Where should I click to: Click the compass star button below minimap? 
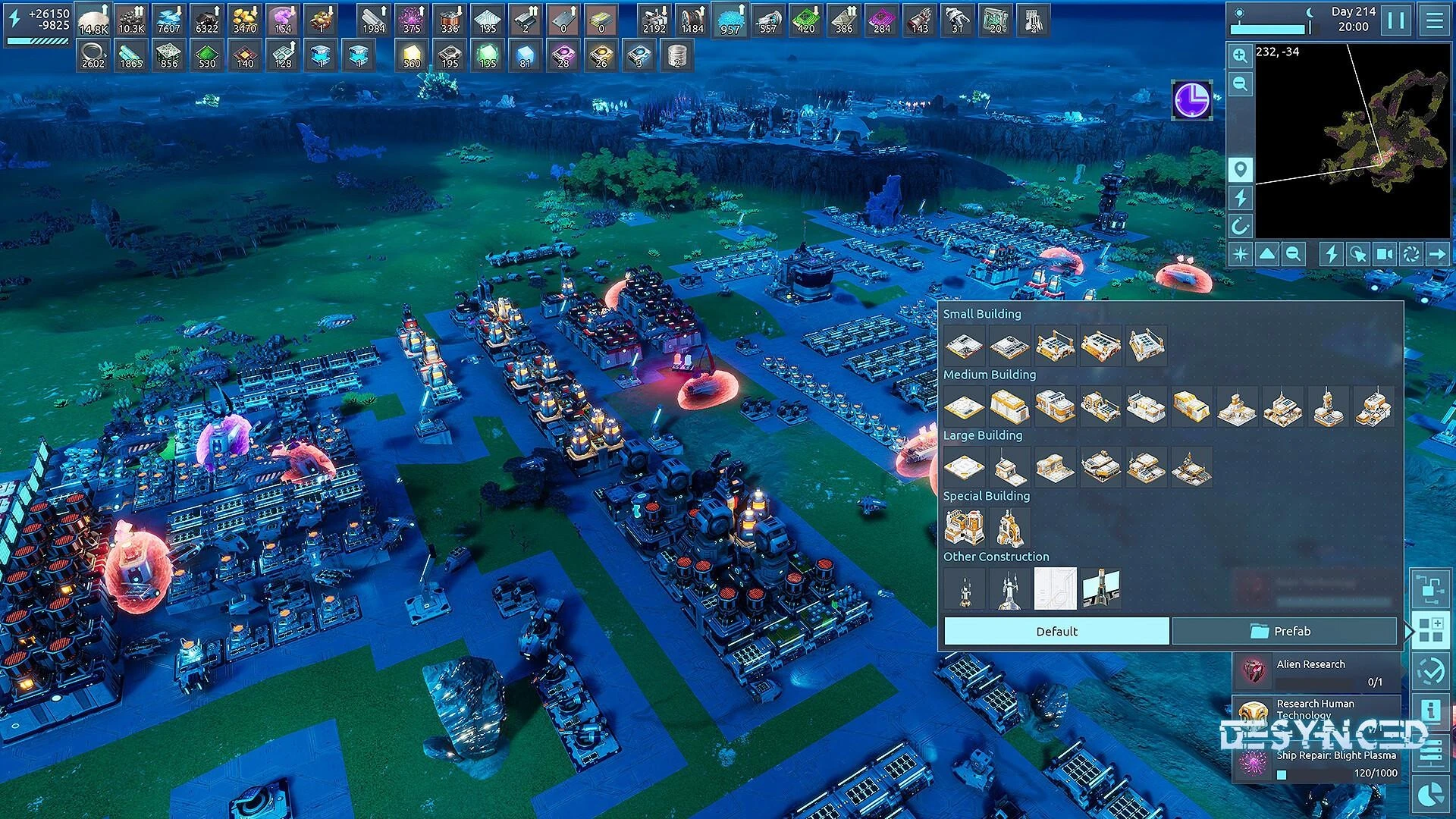pos(1241,254)
